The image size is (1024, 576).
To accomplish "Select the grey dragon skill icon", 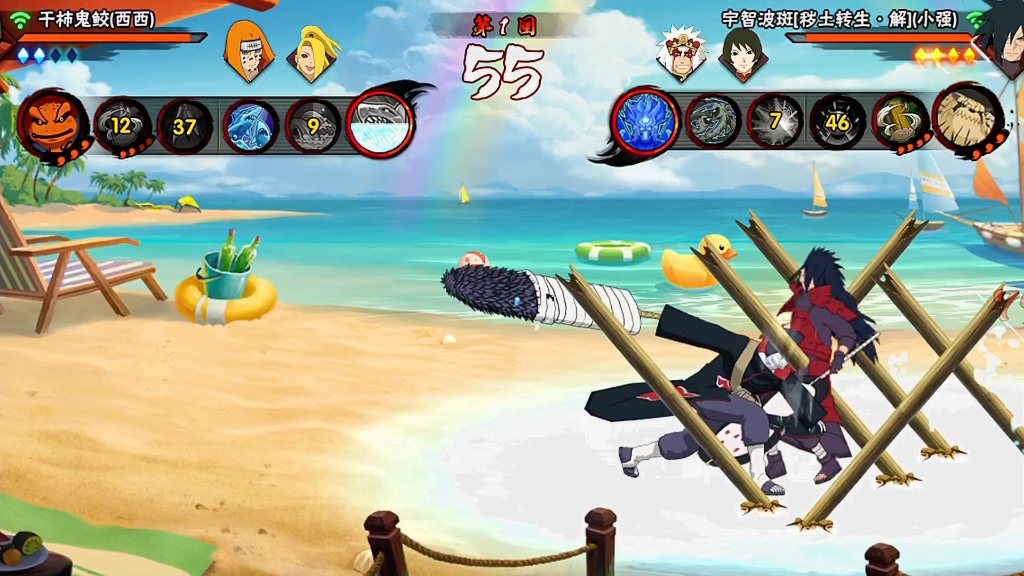I will coord(713,122).
